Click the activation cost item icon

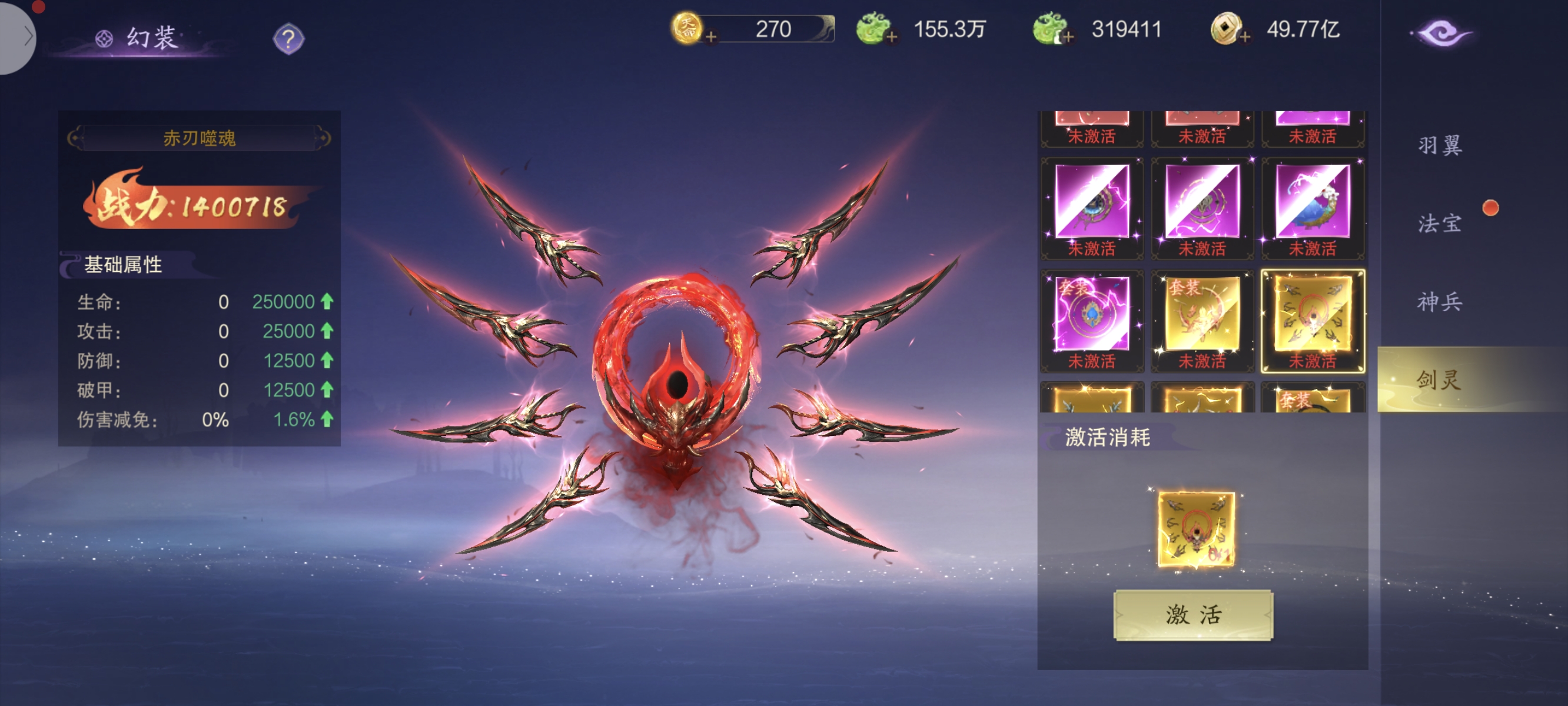[1195, 528]
